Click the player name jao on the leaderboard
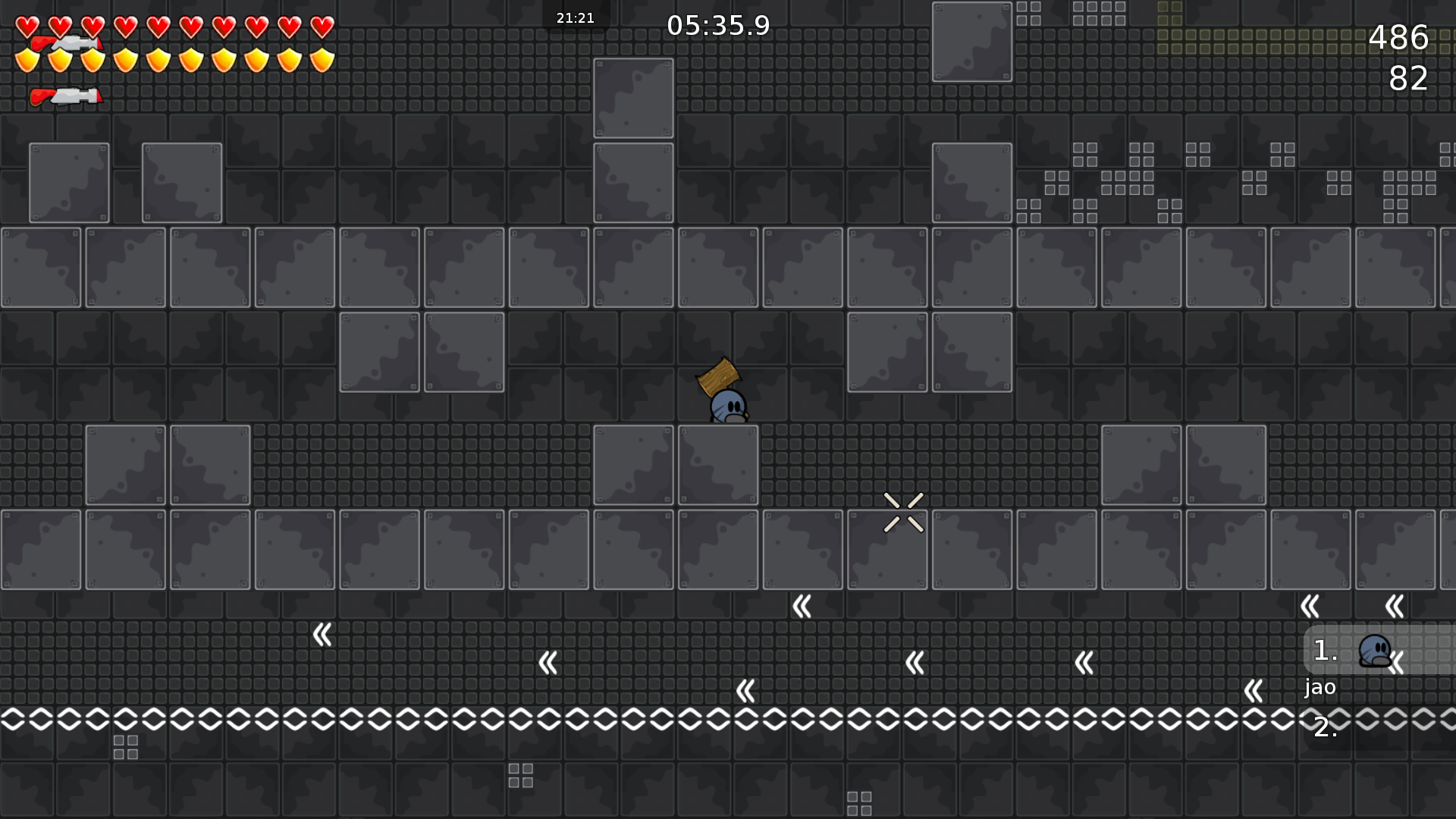 [x=1319, y=688]
